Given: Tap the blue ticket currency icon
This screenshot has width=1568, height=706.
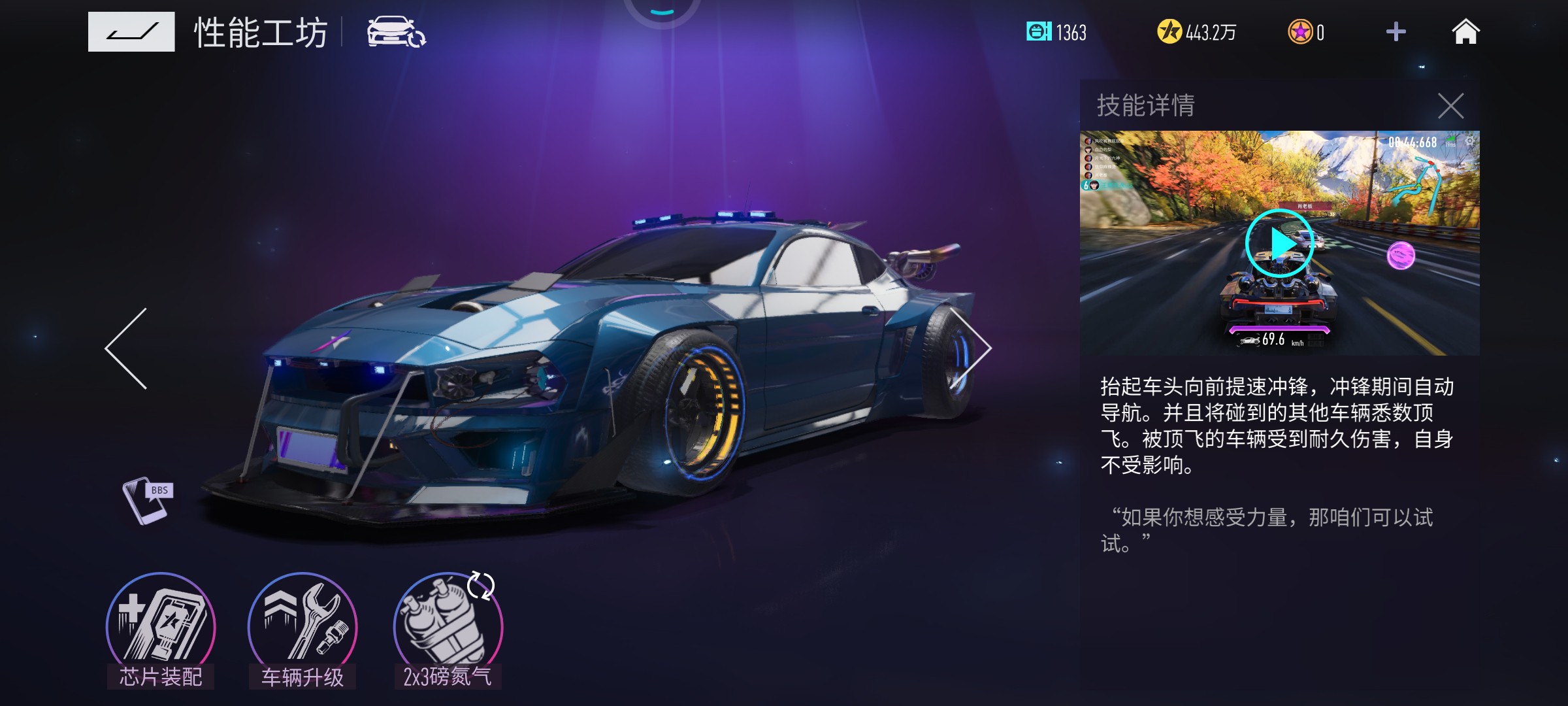Looking at the screenshot, I should pyautogui.click(x=1038, y=31).
